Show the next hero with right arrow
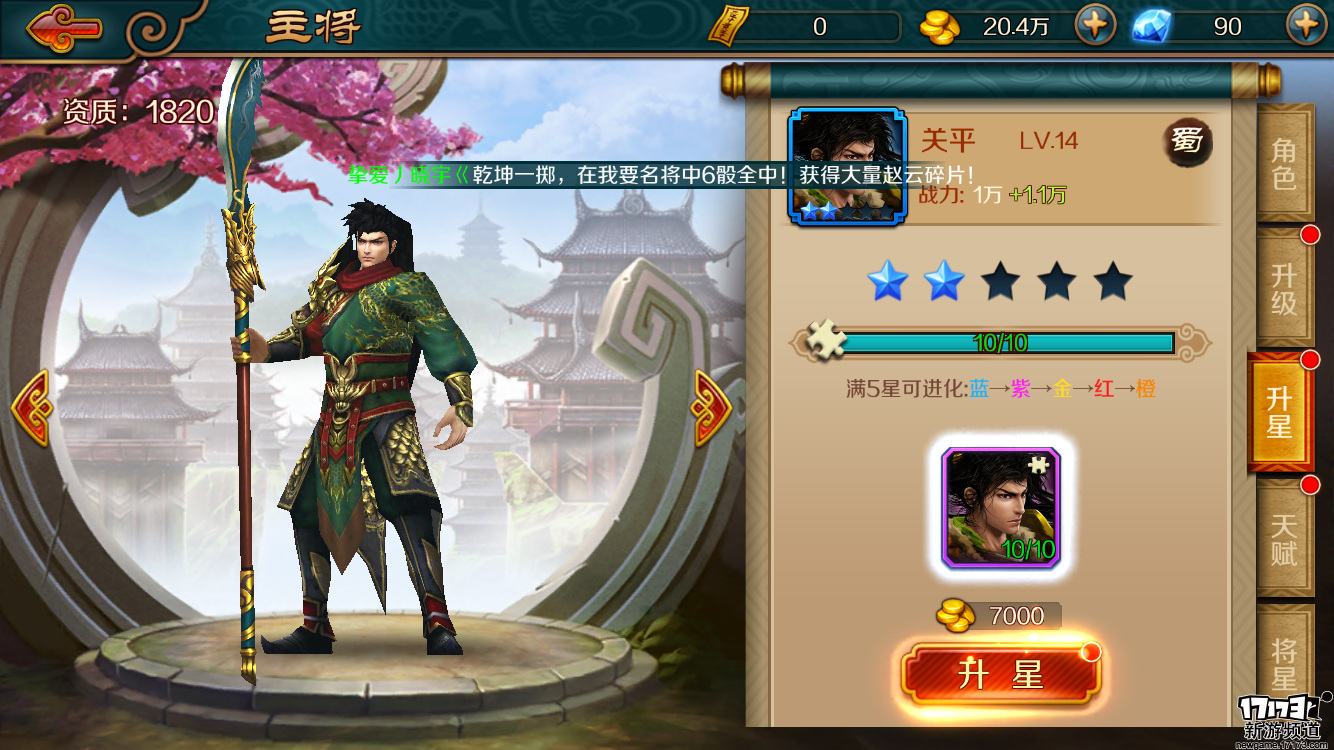This screenshot has height=750, width=1334. 711,407
